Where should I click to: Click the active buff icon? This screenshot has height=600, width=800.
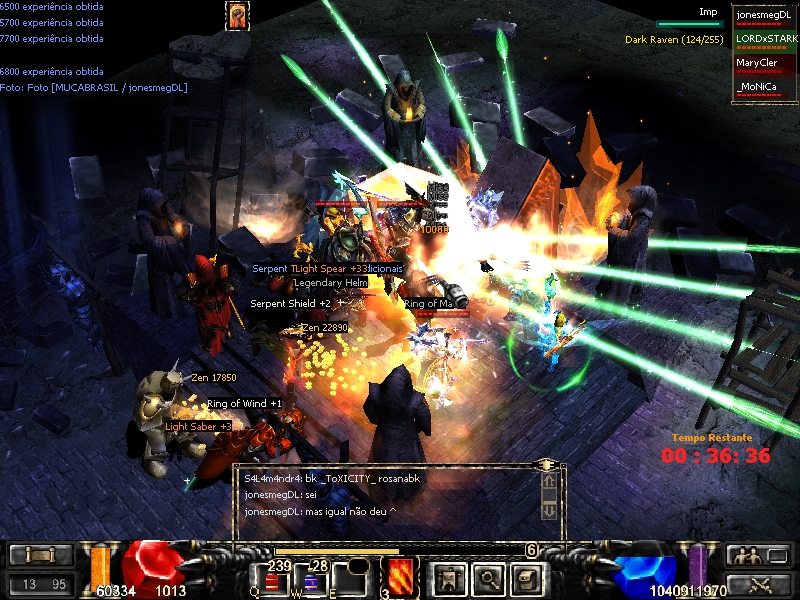click(x=237, y=15)
